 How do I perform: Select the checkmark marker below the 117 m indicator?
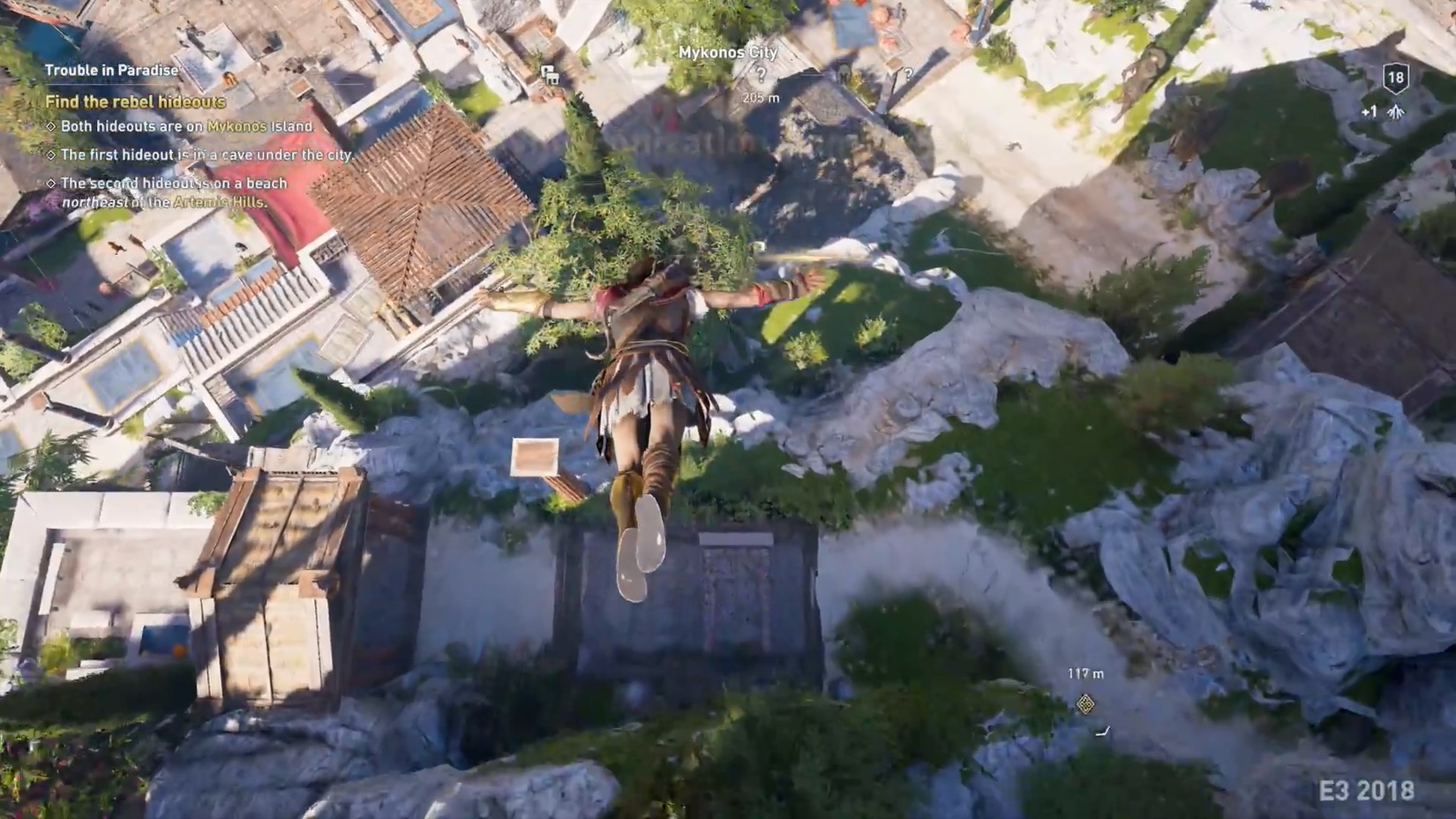coord(1103,731)
